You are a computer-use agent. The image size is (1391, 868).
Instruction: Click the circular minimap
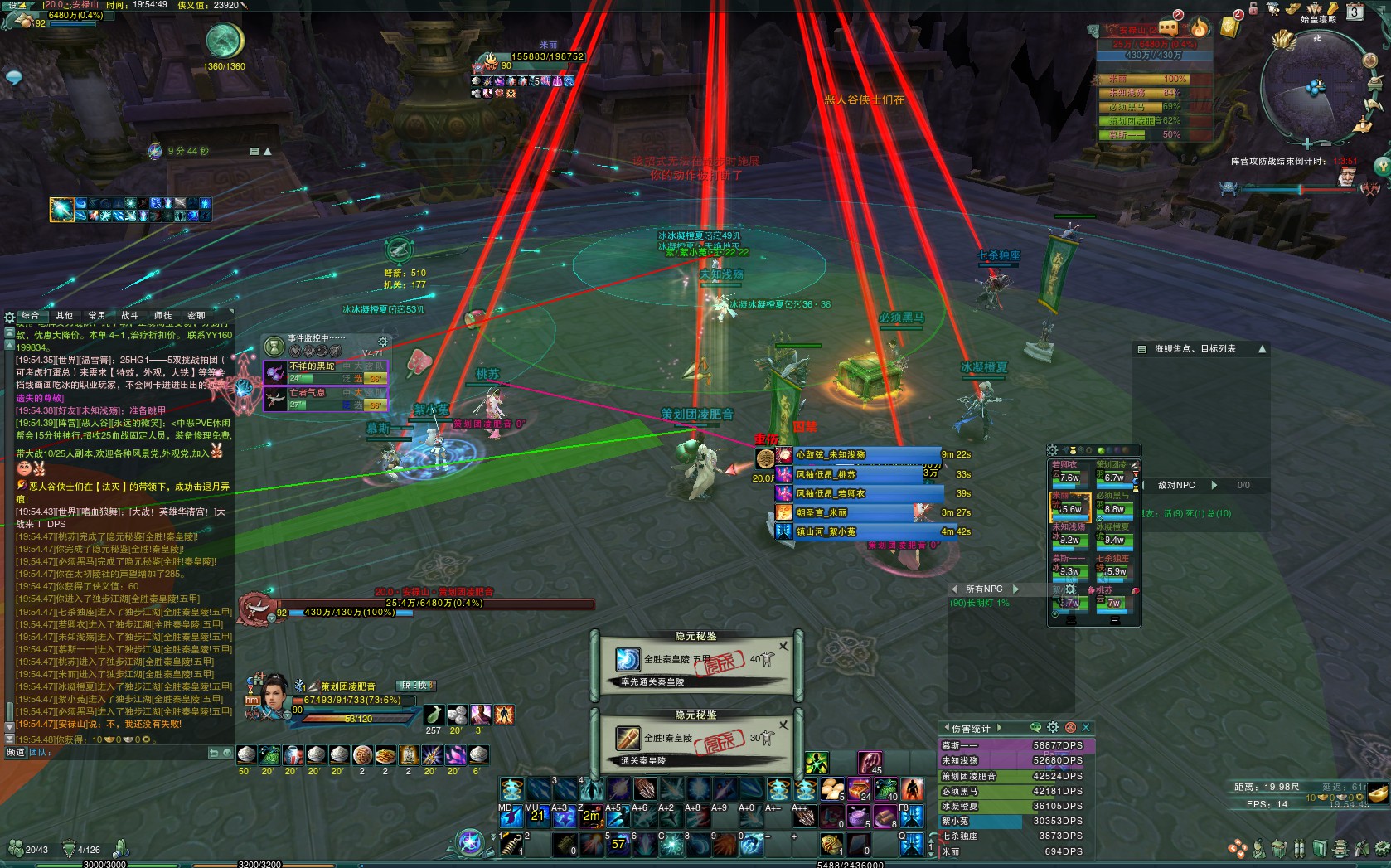(x=1314, y=87)
